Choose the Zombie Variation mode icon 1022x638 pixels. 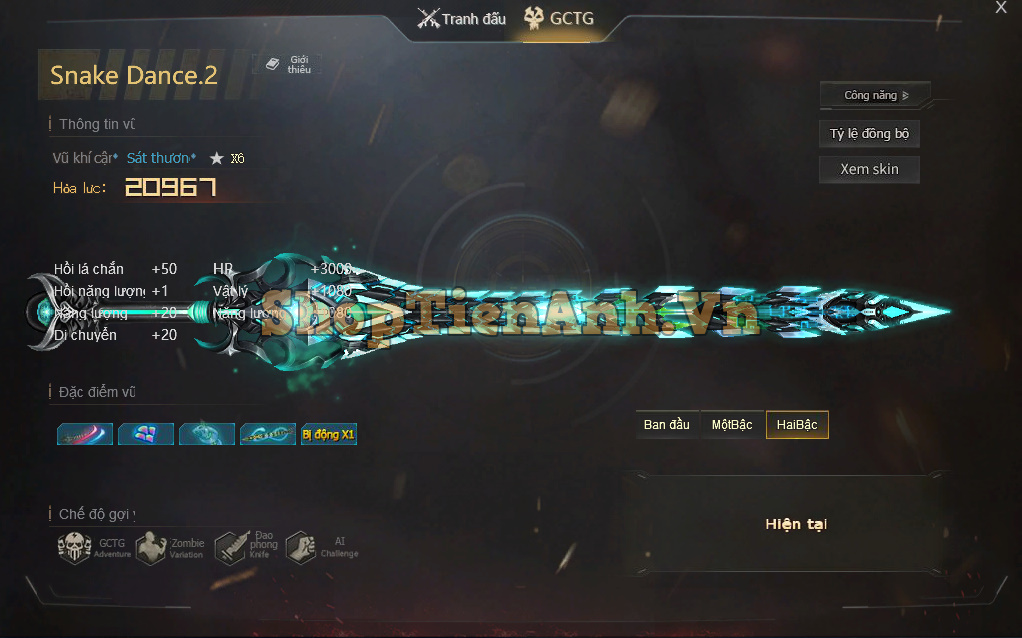point(151,548)
